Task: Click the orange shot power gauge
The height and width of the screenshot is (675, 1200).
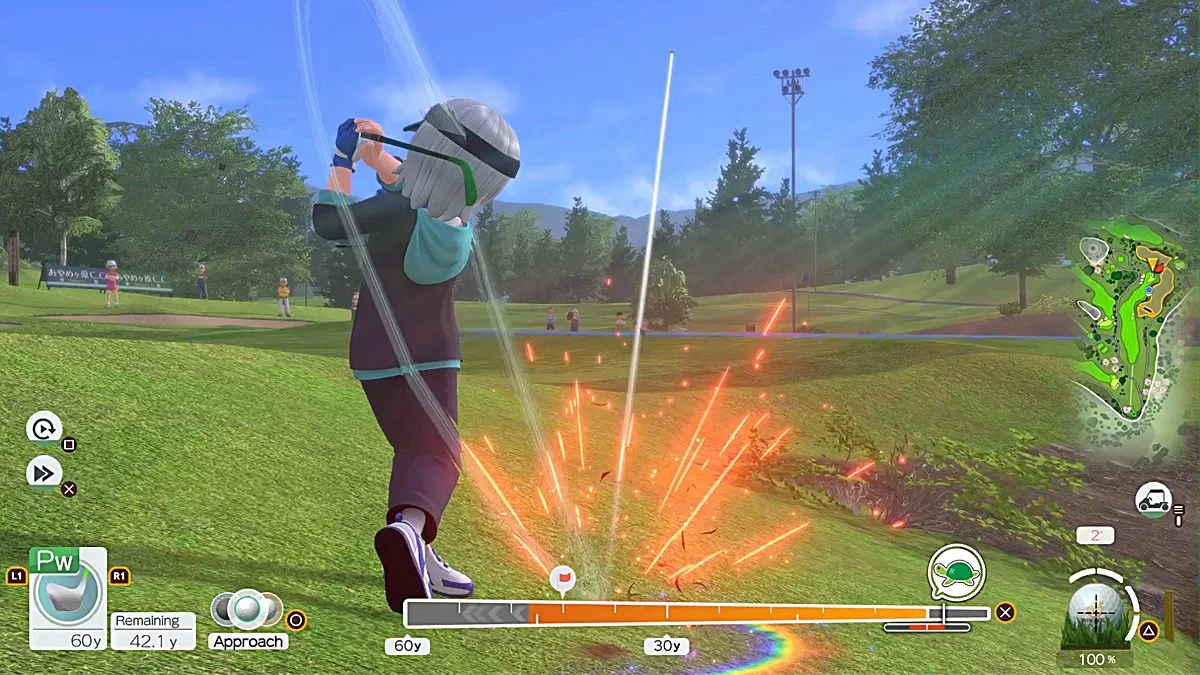Action: 730,613
